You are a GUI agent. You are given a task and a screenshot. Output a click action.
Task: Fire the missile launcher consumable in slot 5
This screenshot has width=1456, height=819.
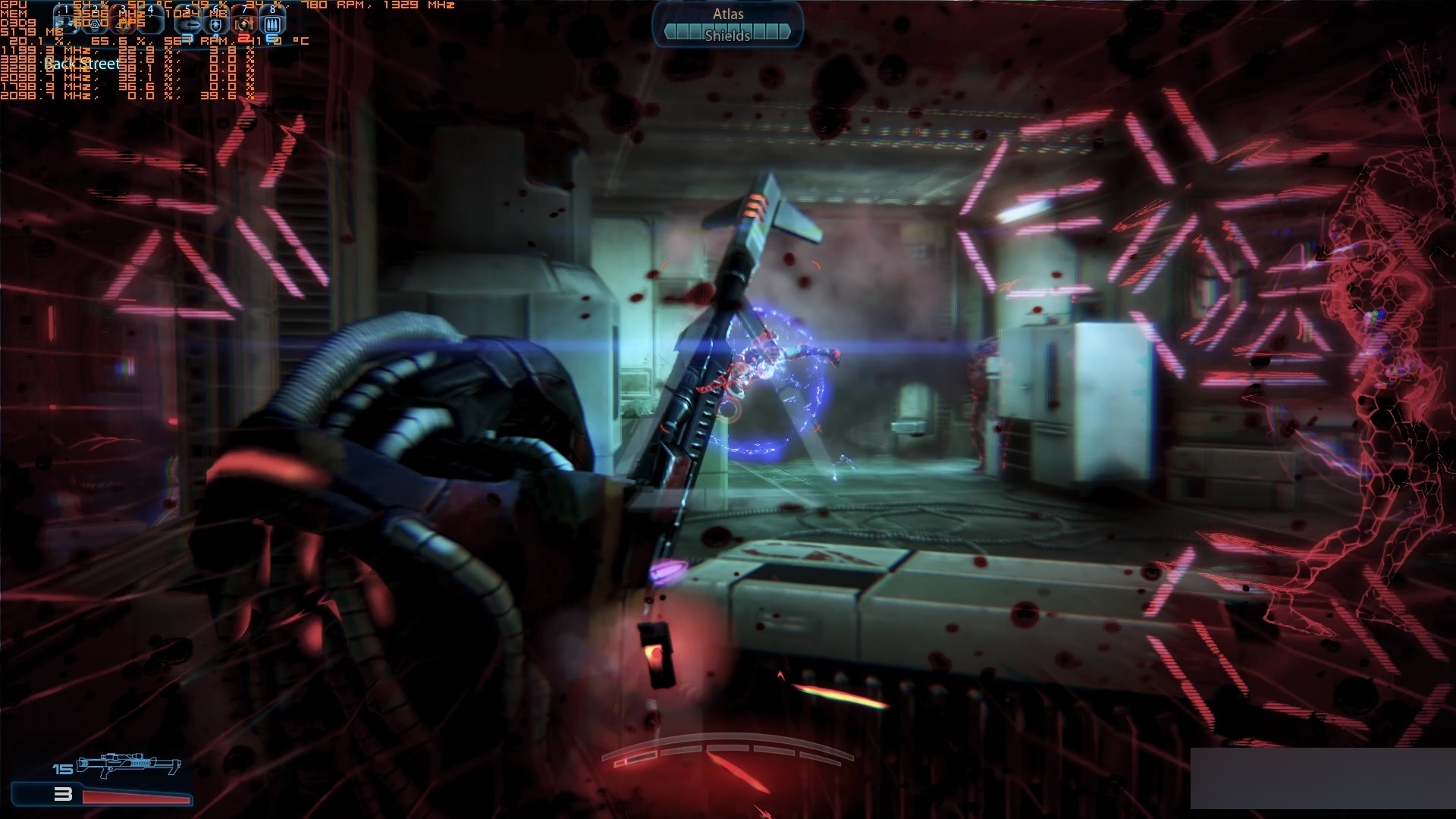point(188,24)
